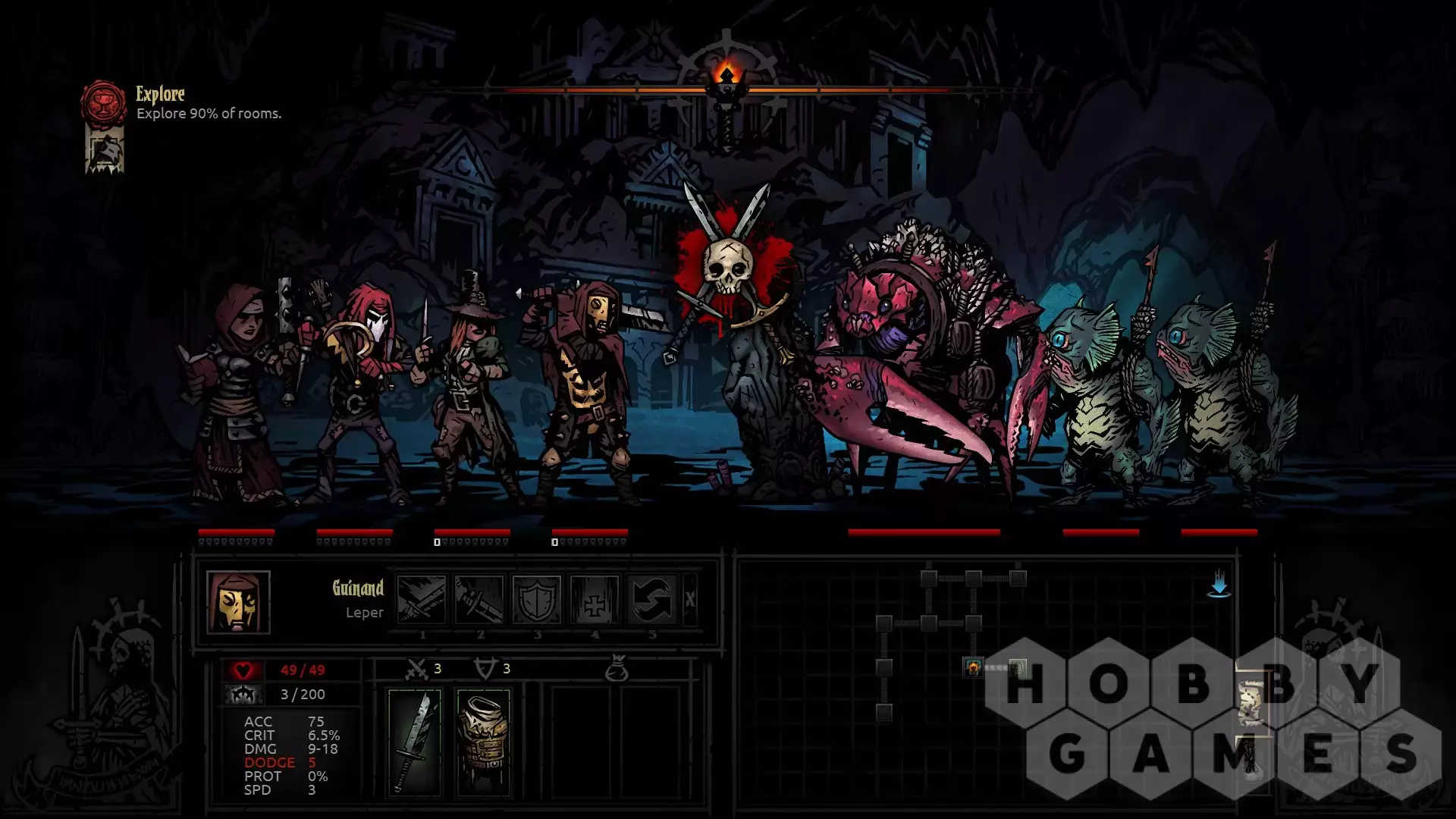Click the trinket bag icon

coord(617,668)
